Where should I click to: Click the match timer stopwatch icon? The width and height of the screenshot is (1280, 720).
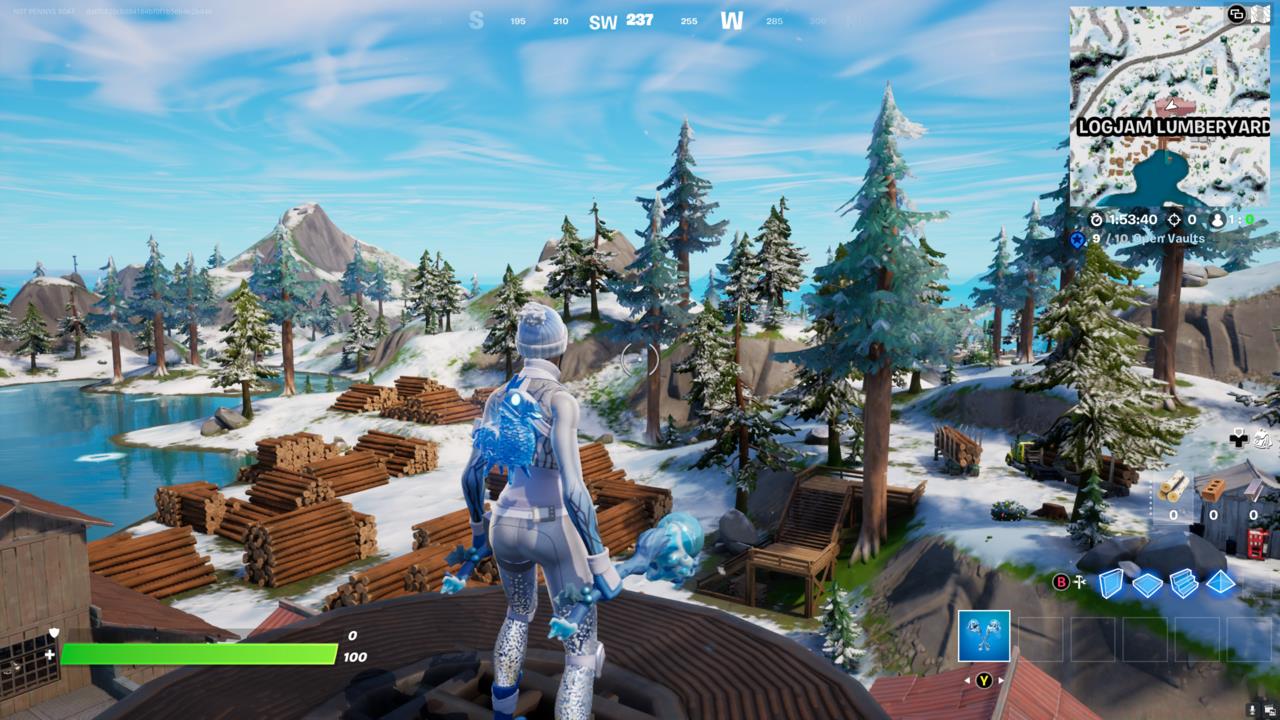coord(1097,220)
